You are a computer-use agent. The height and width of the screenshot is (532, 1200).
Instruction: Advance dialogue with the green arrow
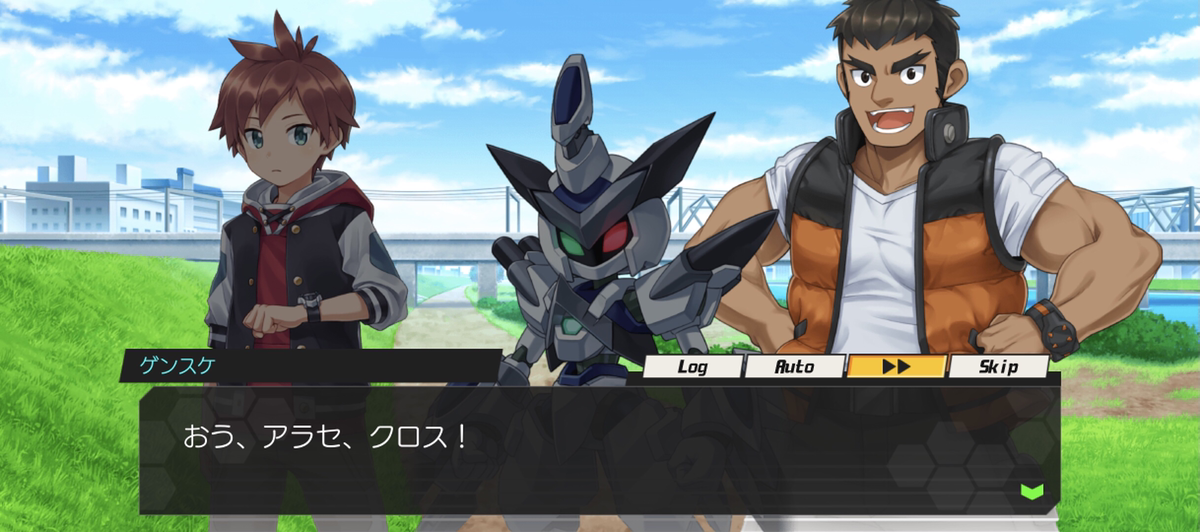(1031, 490)
